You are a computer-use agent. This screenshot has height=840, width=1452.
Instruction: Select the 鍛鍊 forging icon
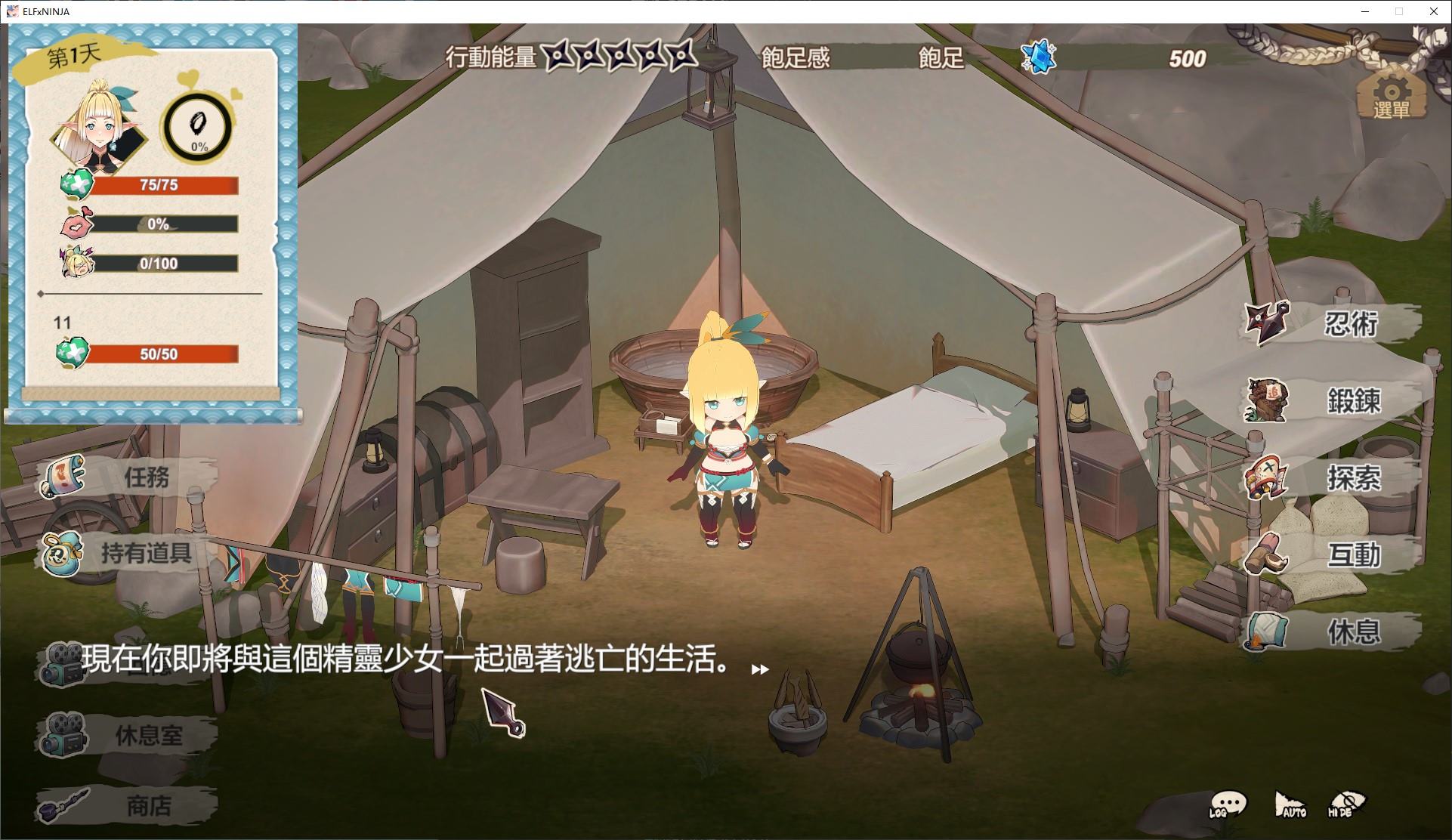pos(1265,401)
